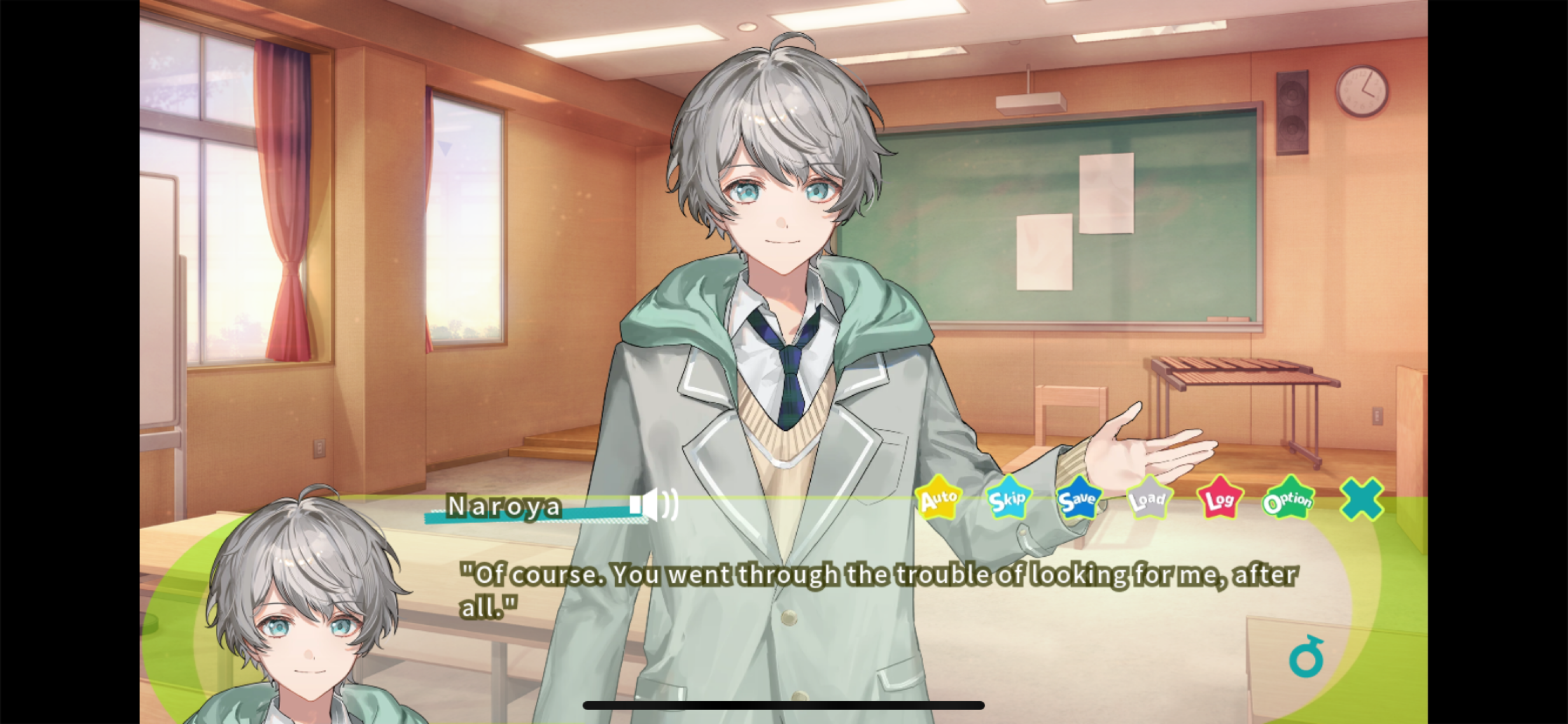
Task: Toggle automatic text advancement off
Action: click(938, 500)
